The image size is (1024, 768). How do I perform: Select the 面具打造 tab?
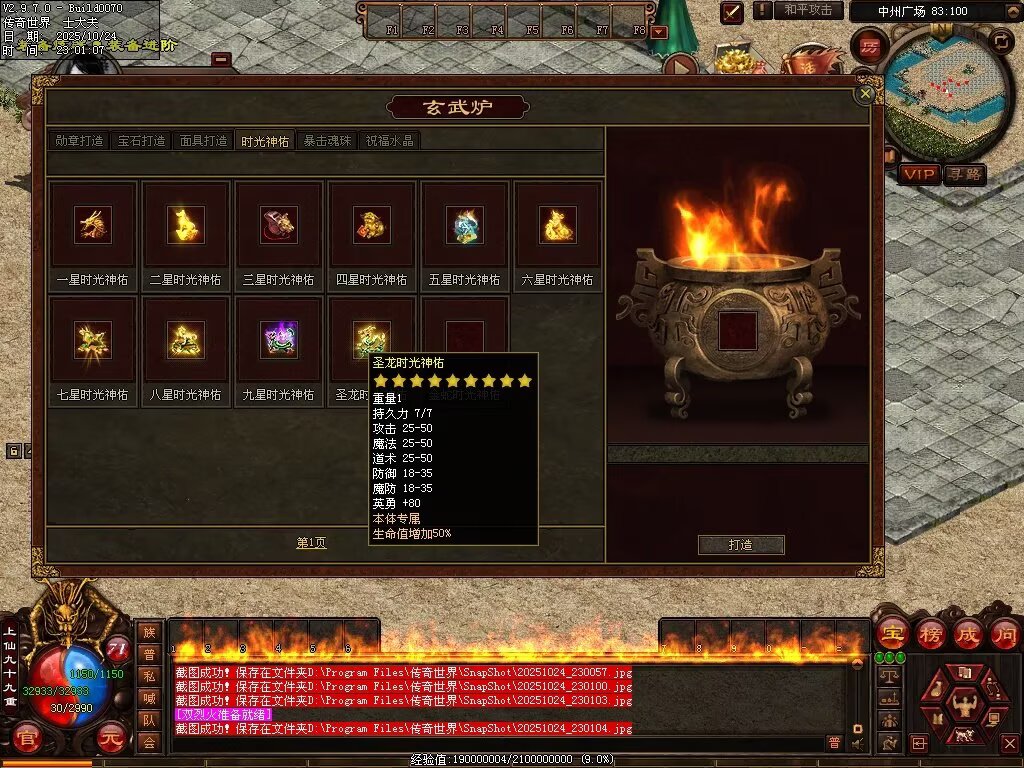point(203,141)
